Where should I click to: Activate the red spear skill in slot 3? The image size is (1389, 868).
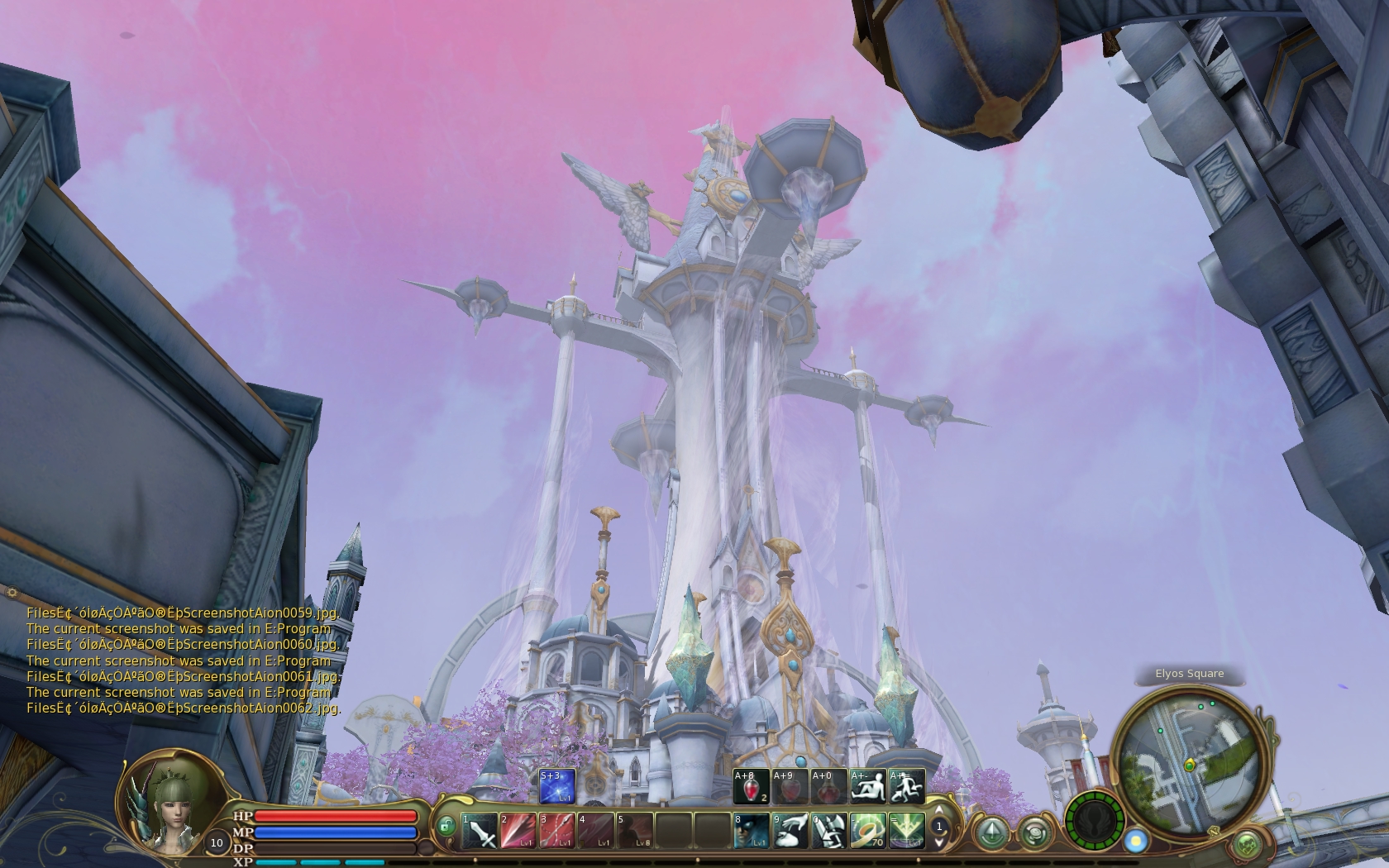556,831
